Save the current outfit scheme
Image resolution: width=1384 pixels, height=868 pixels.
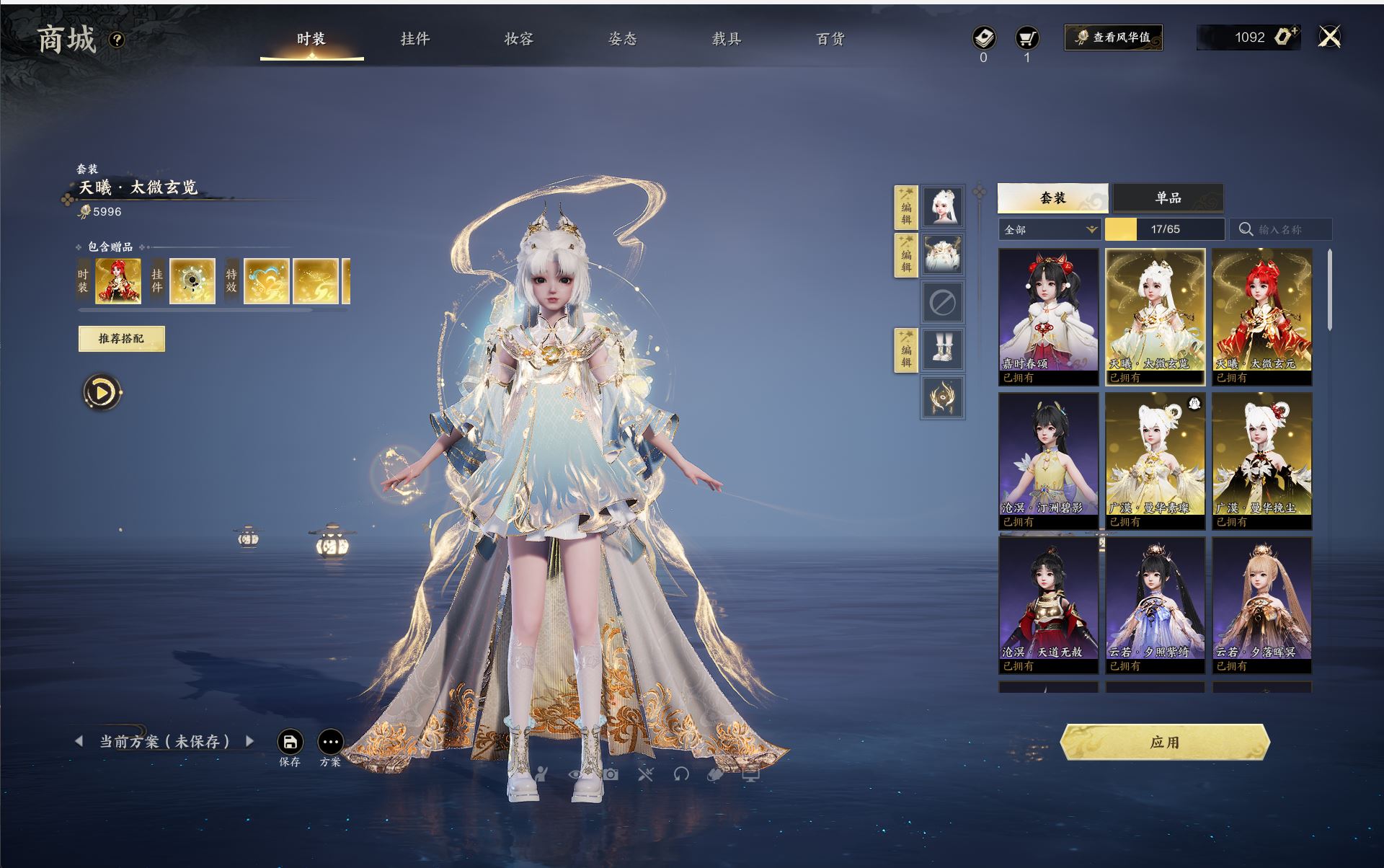(290, 743)
